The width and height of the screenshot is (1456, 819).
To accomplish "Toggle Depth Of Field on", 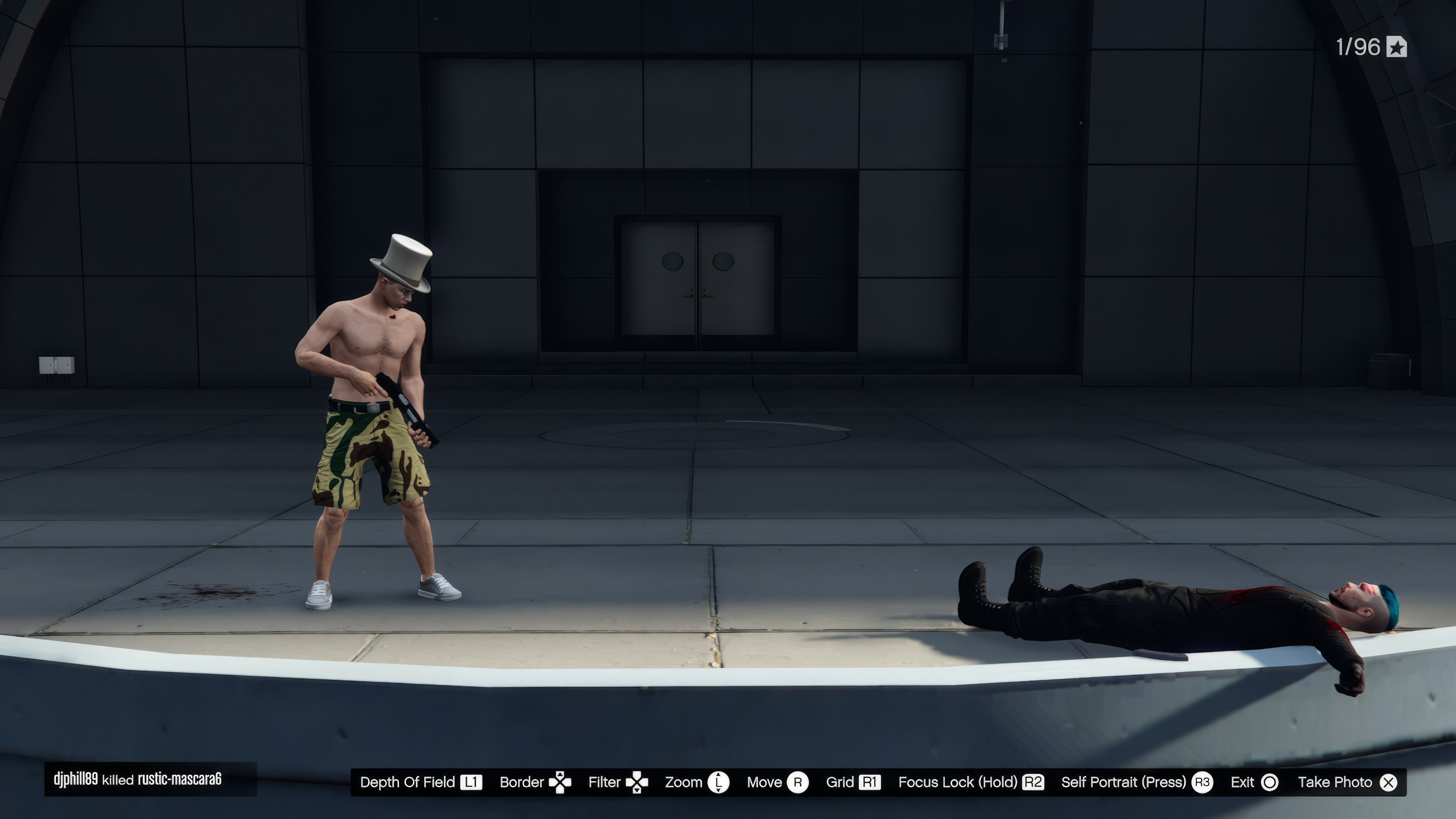I will point(409,782).
